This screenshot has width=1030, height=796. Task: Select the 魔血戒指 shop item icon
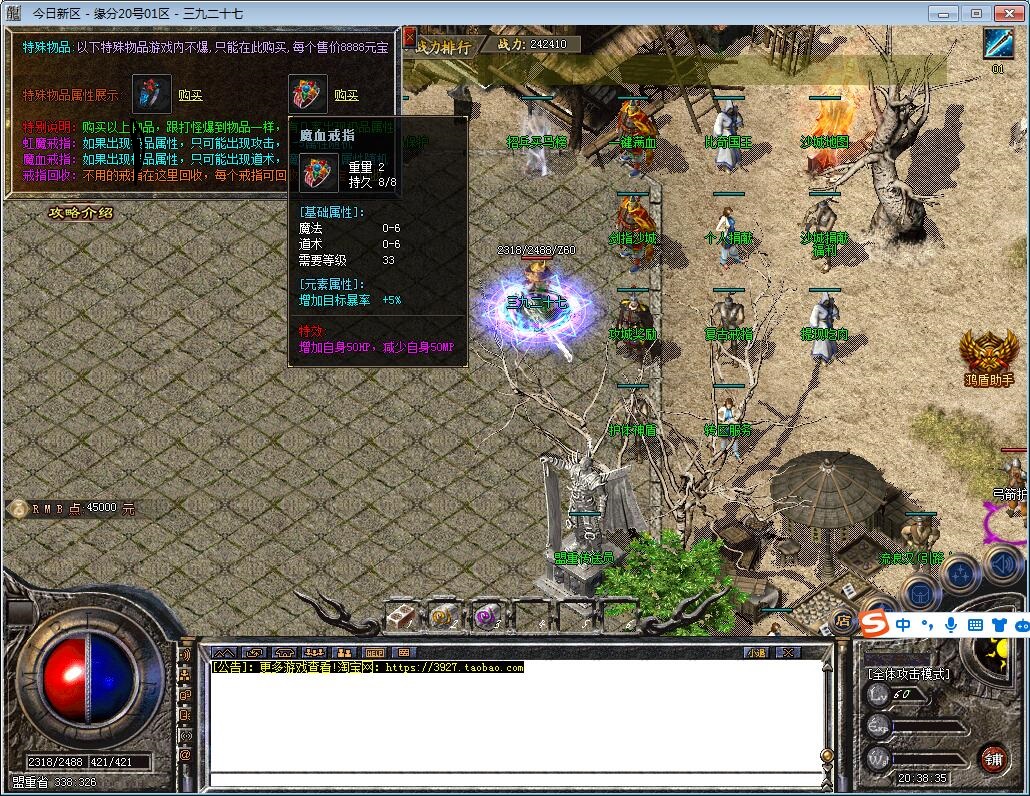pyautogui.click(x=308, y=94)
